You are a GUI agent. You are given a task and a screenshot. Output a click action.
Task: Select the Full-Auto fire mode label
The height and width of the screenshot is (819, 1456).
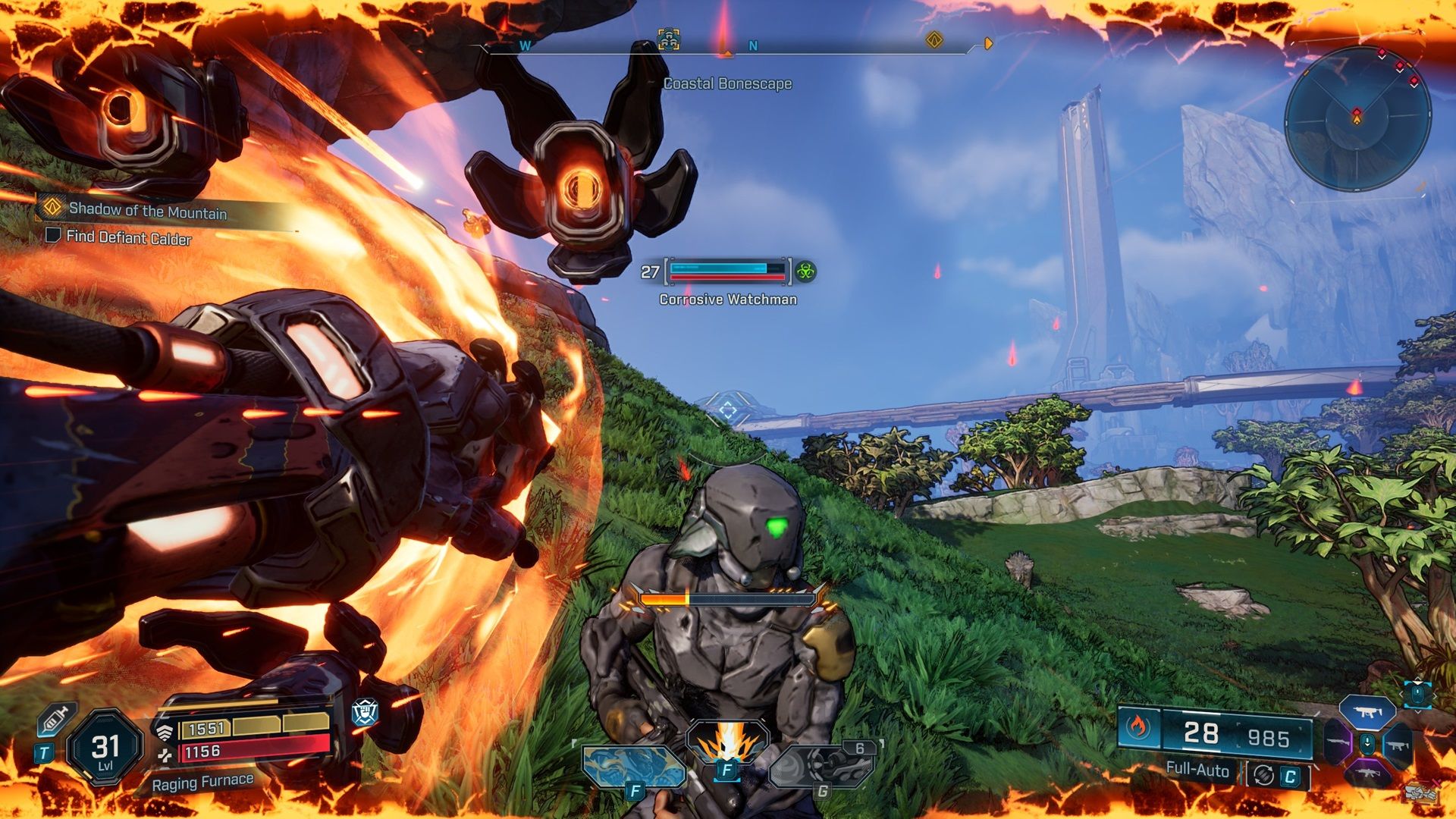click(x=1197, y=770)
